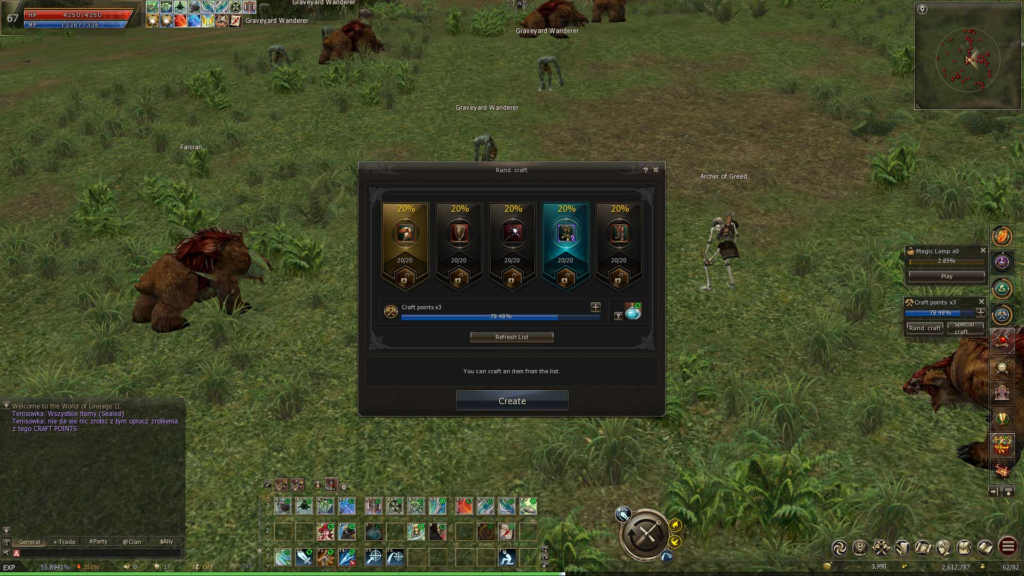Close the Rand. craft window
Screen dimensions: 1024x576
click(x=656, y=170)
